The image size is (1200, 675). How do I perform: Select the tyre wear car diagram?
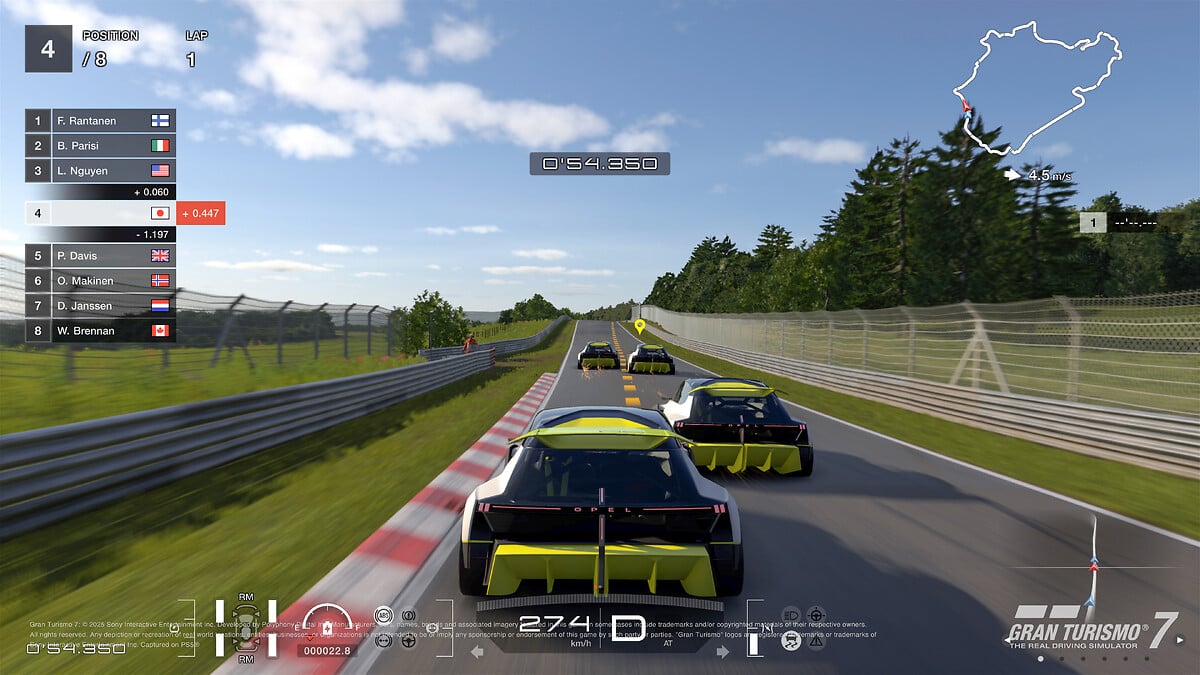coord(245,628)
